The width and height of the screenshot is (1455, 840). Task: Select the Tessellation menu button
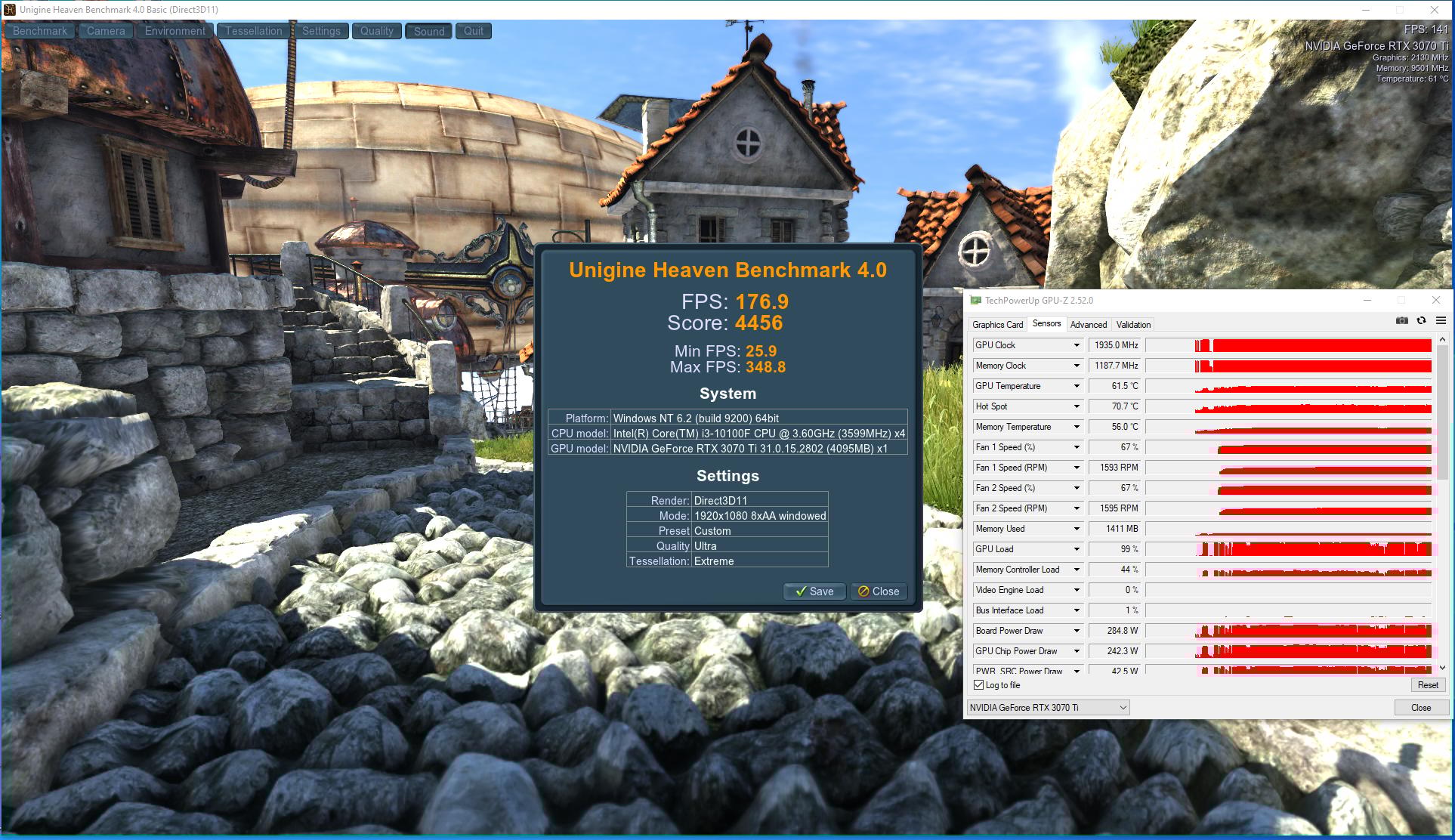[x=253, y=31]
